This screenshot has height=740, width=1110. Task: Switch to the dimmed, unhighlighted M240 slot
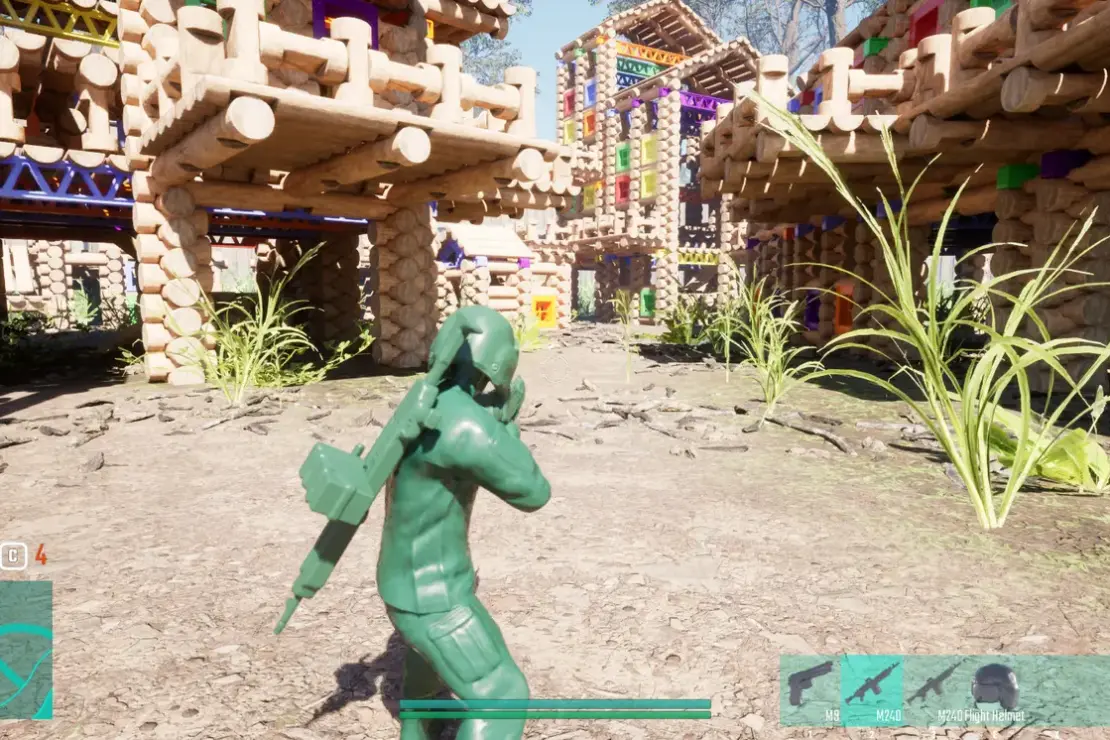pos(935,688)
